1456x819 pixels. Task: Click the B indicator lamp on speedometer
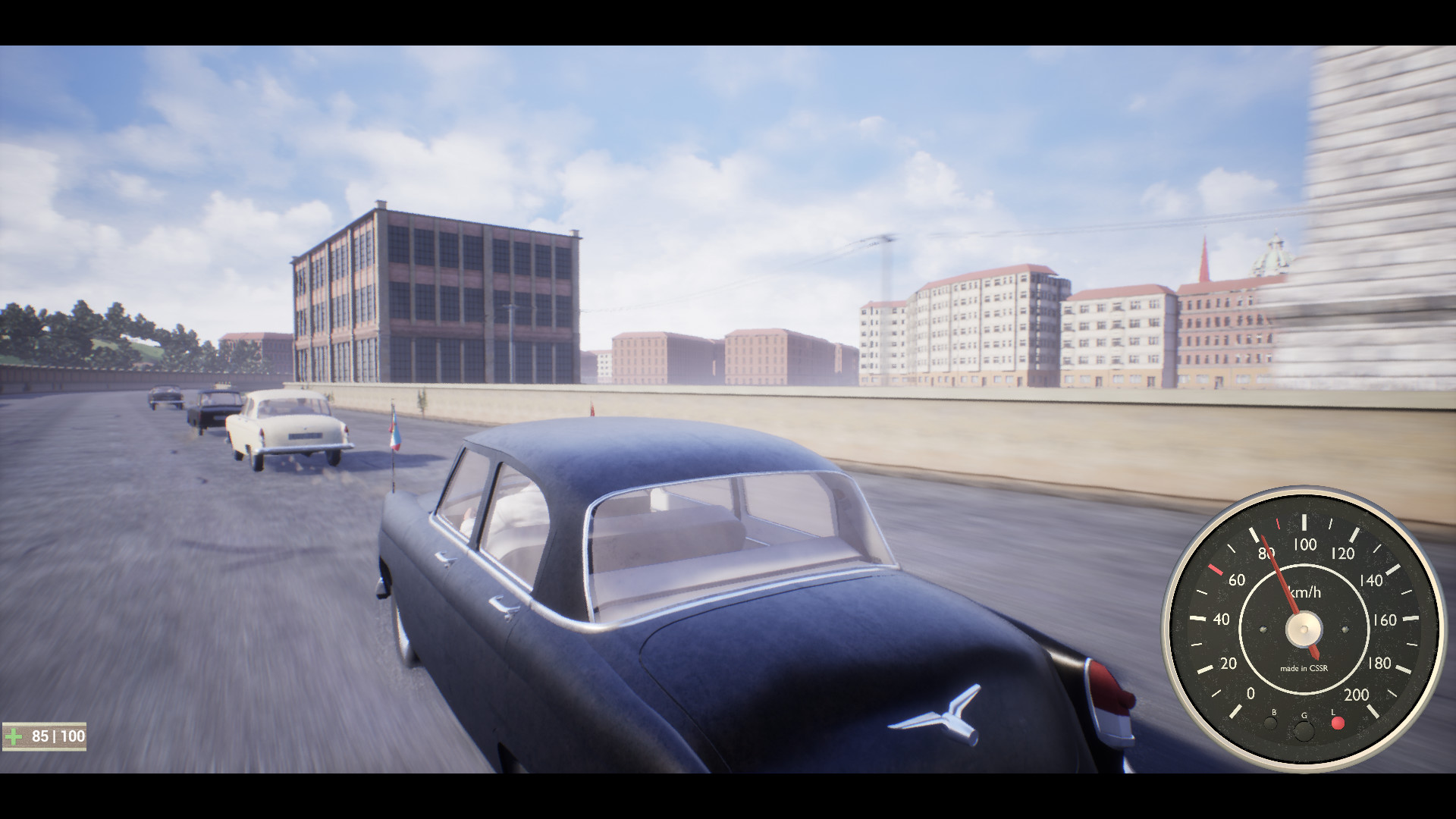(1271, 723)
